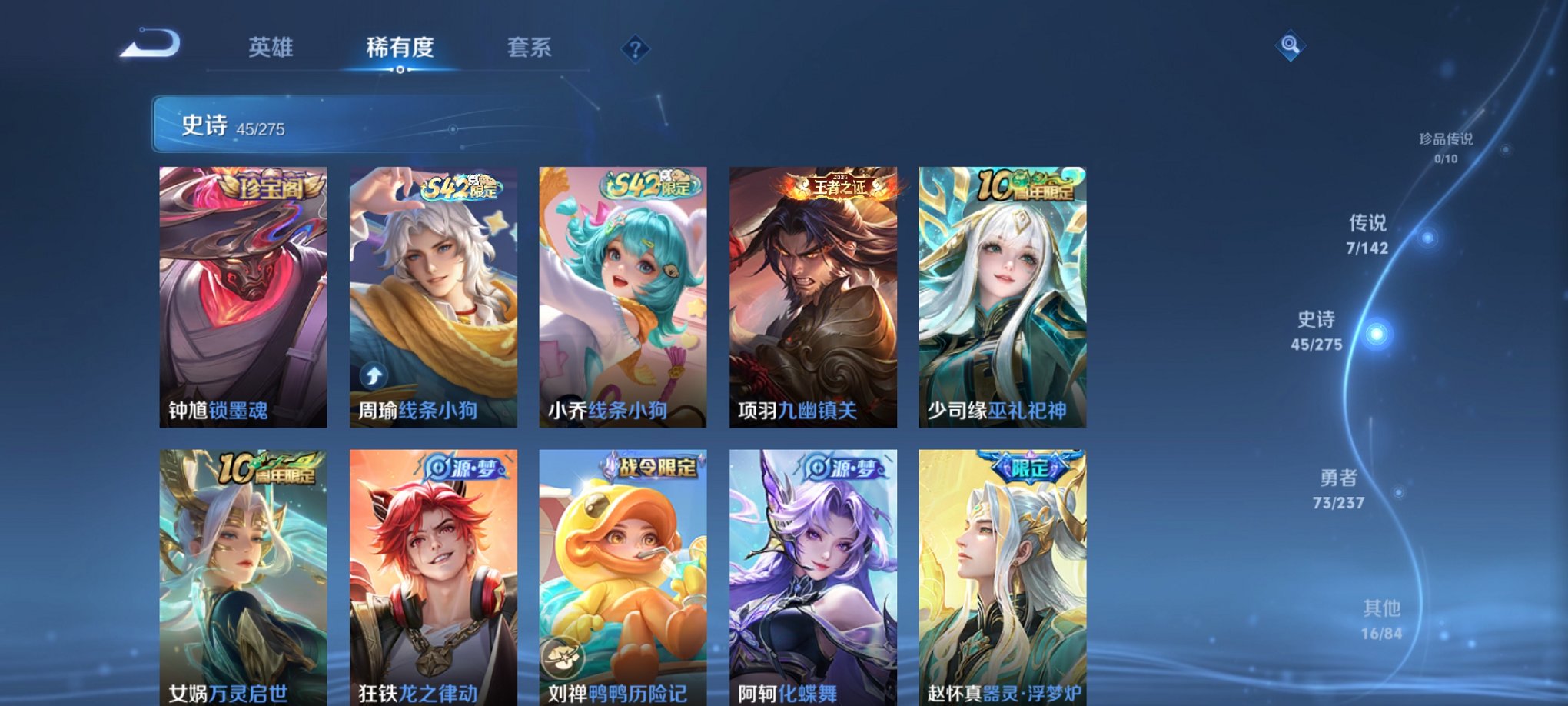The image size is (1568, 706).
Task: Open help via the question mark icon
Action: [x=634, y=51]
